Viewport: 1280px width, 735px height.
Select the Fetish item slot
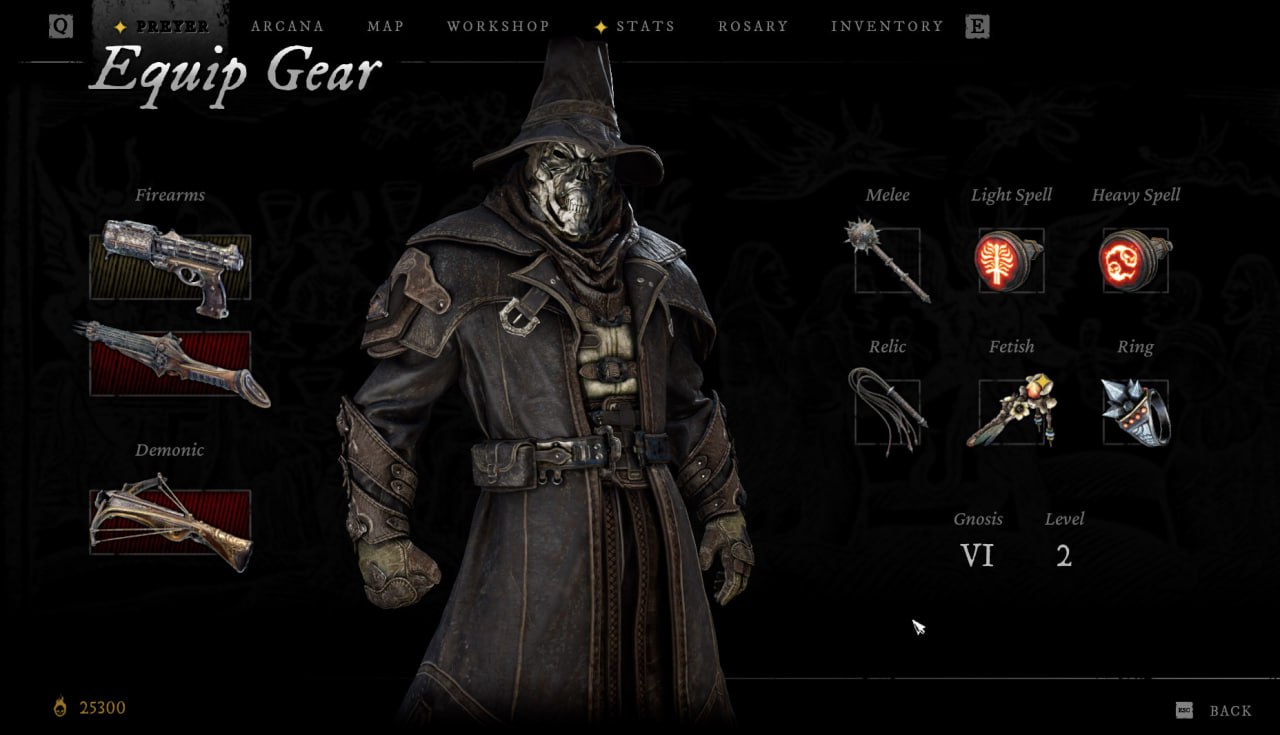pos(1010,411)
